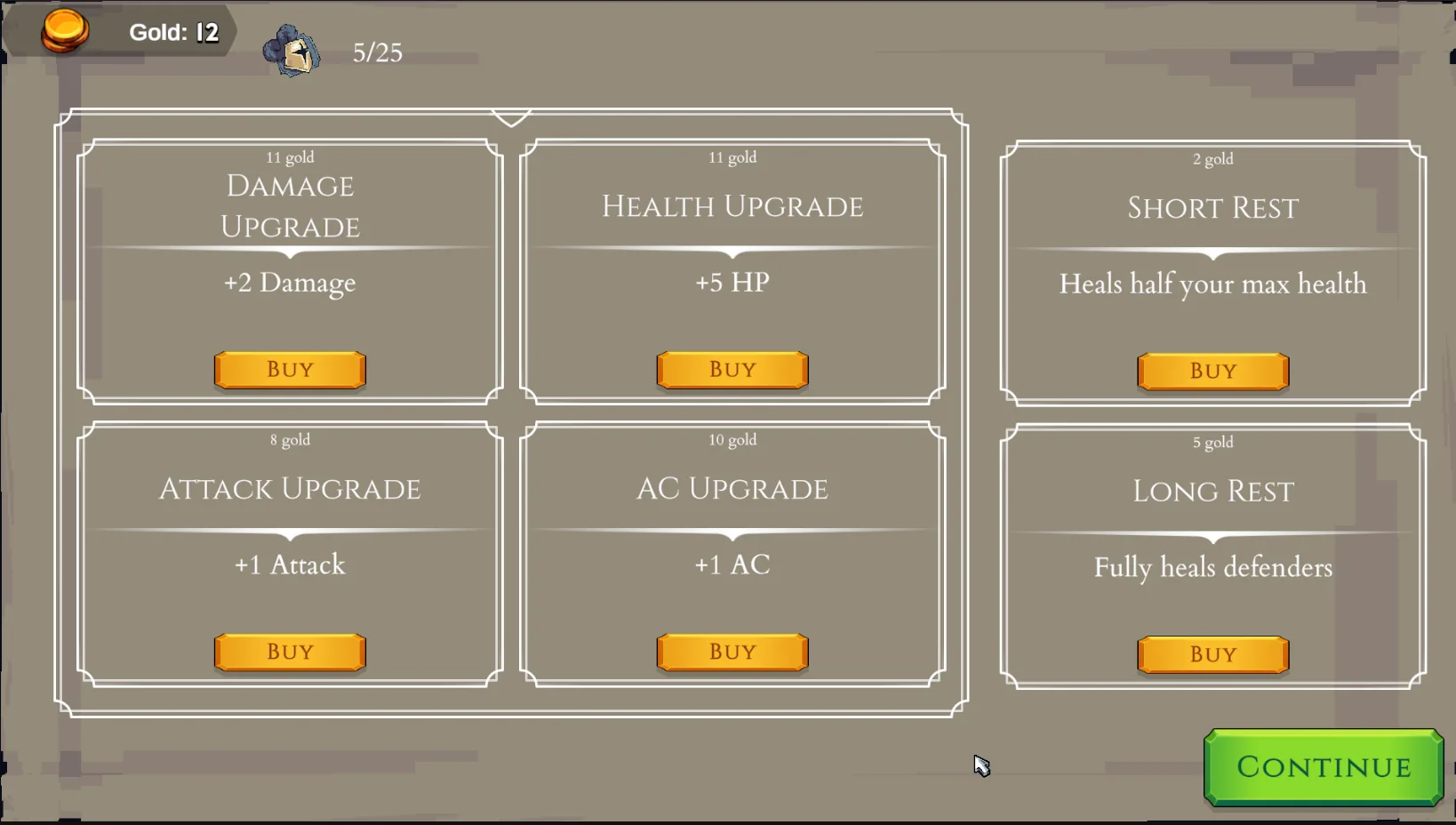Click the arrow notch atop the shop panel
Viewport: 1456px width, 825px height.
[x=509, y=116]
